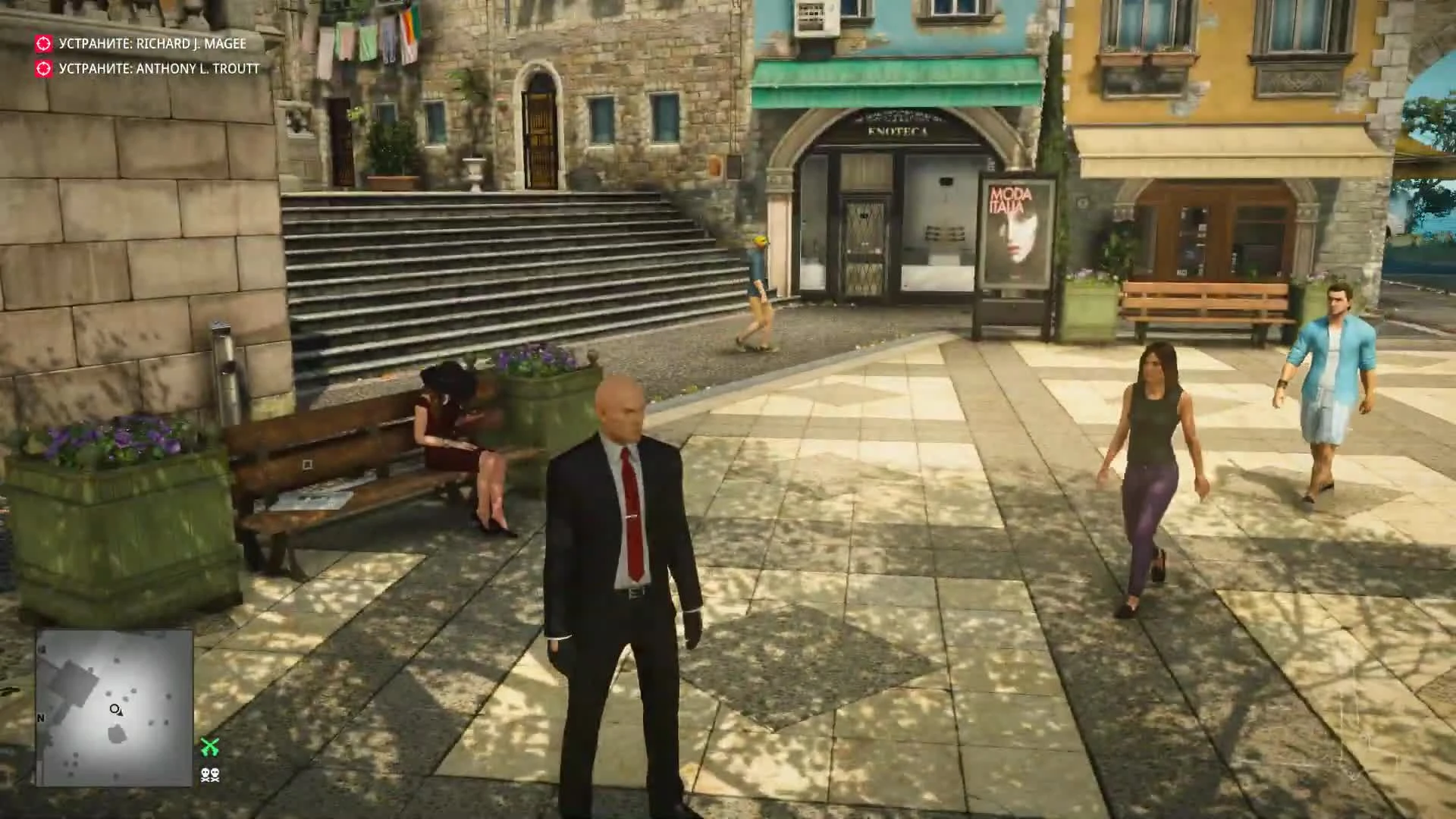Click the left skull-and-crossbones kill indicator
The width and height of the screenshot is (1456, 819).
pos(204,774)
